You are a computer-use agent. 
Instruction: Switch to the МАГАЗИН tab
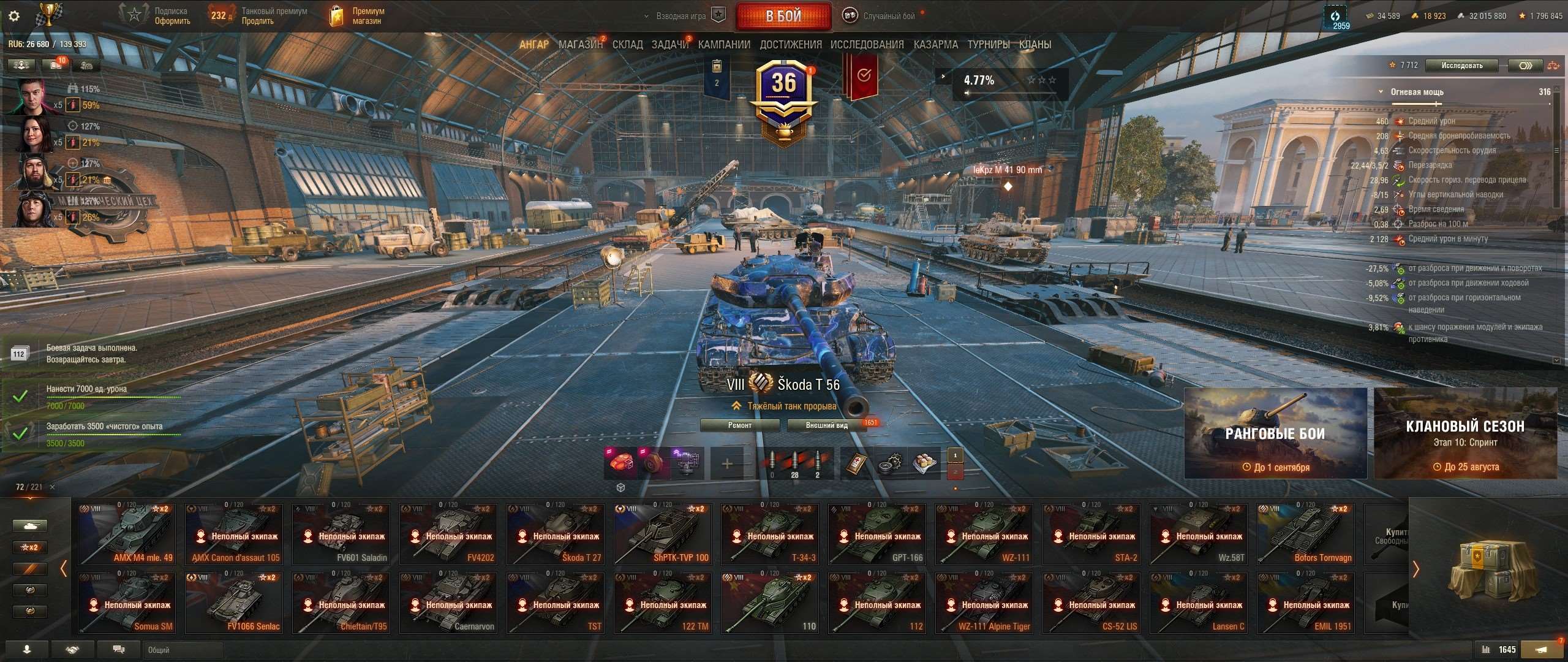(x=579, y=44)
